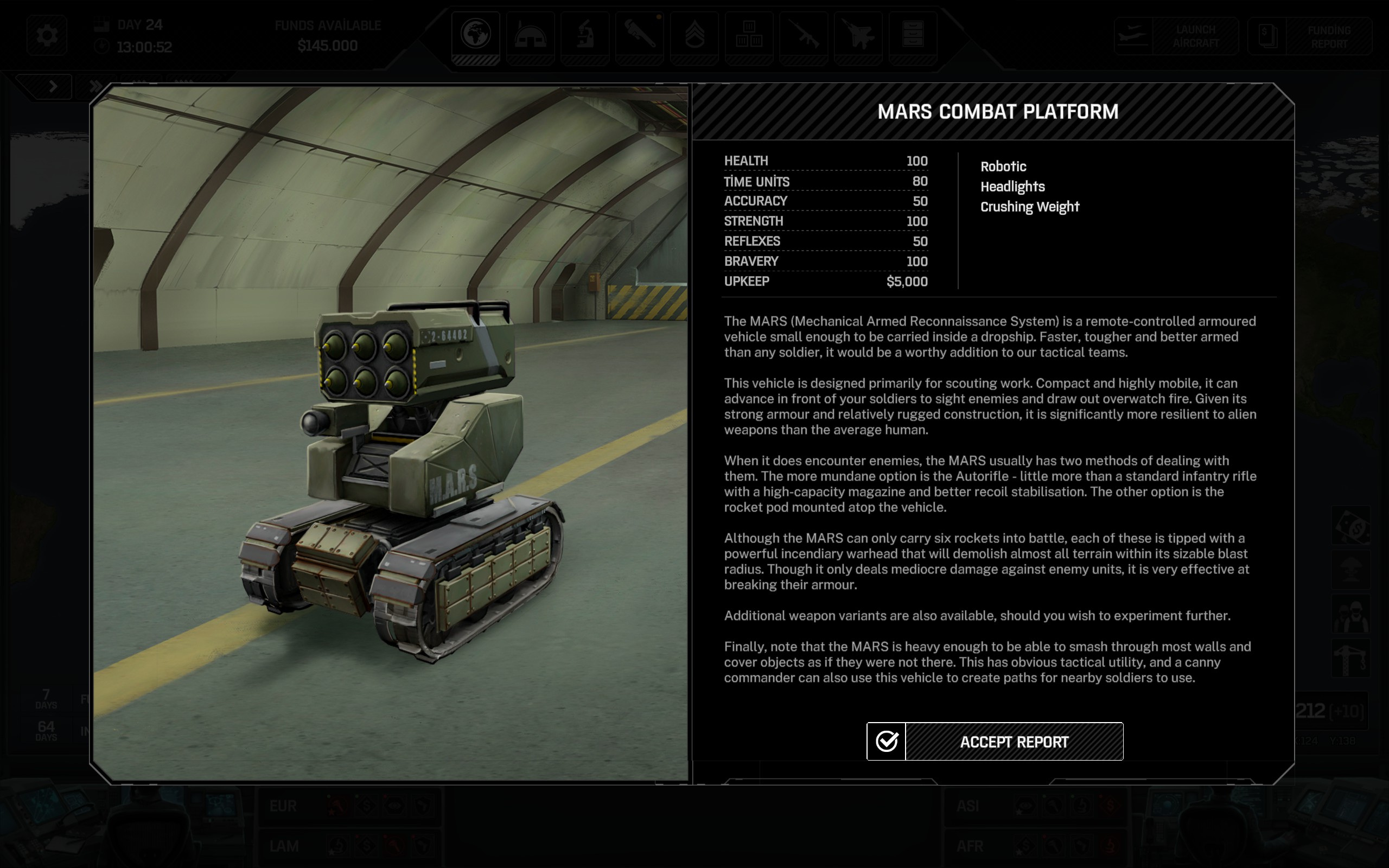1389x868 pixels.
Task: Open the gear settings menu
Action: [x=47, y=36]
